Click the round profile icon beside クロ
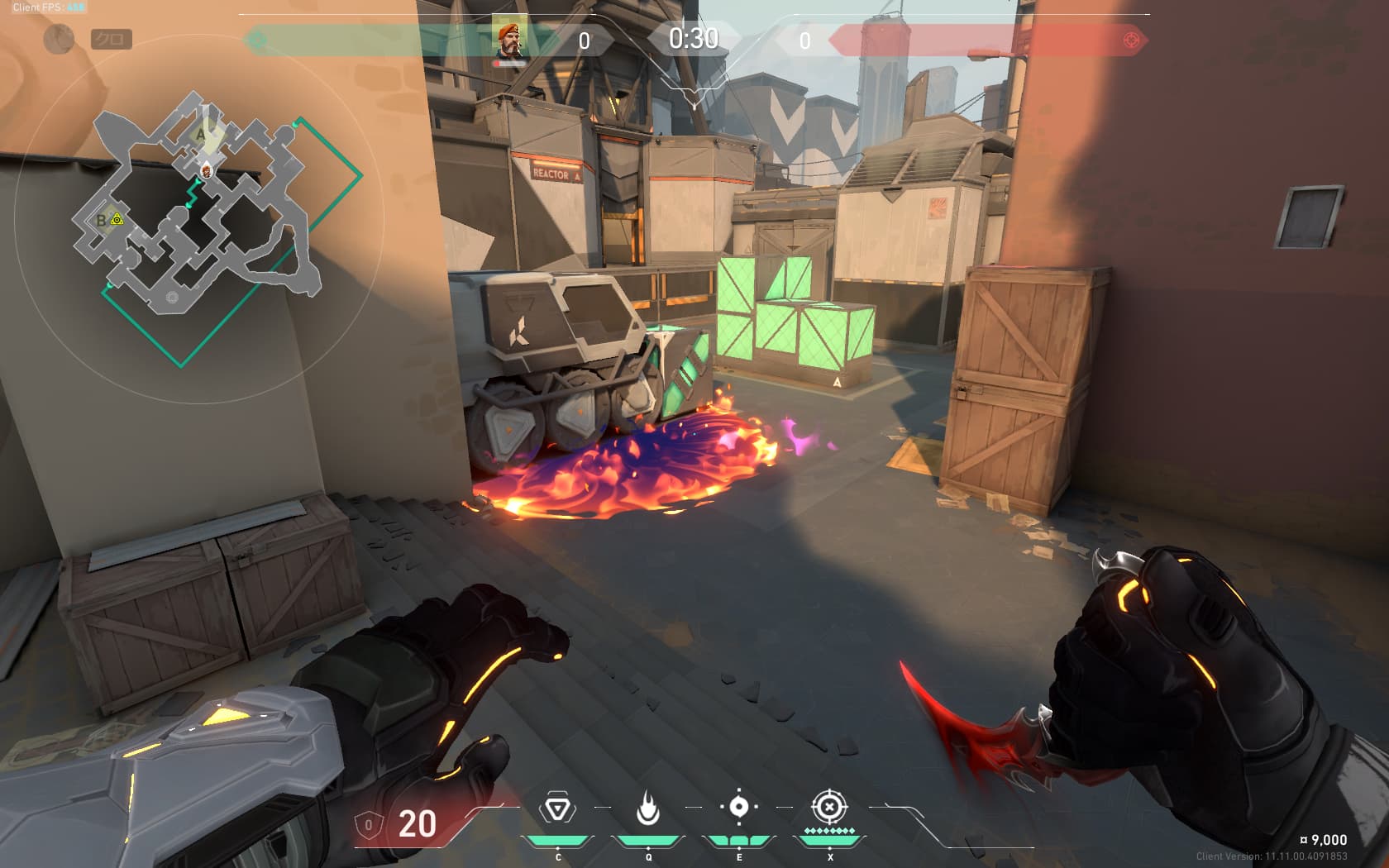This screenshot has width=1389, height=868. pyautogui.click(x=59, y=39)
